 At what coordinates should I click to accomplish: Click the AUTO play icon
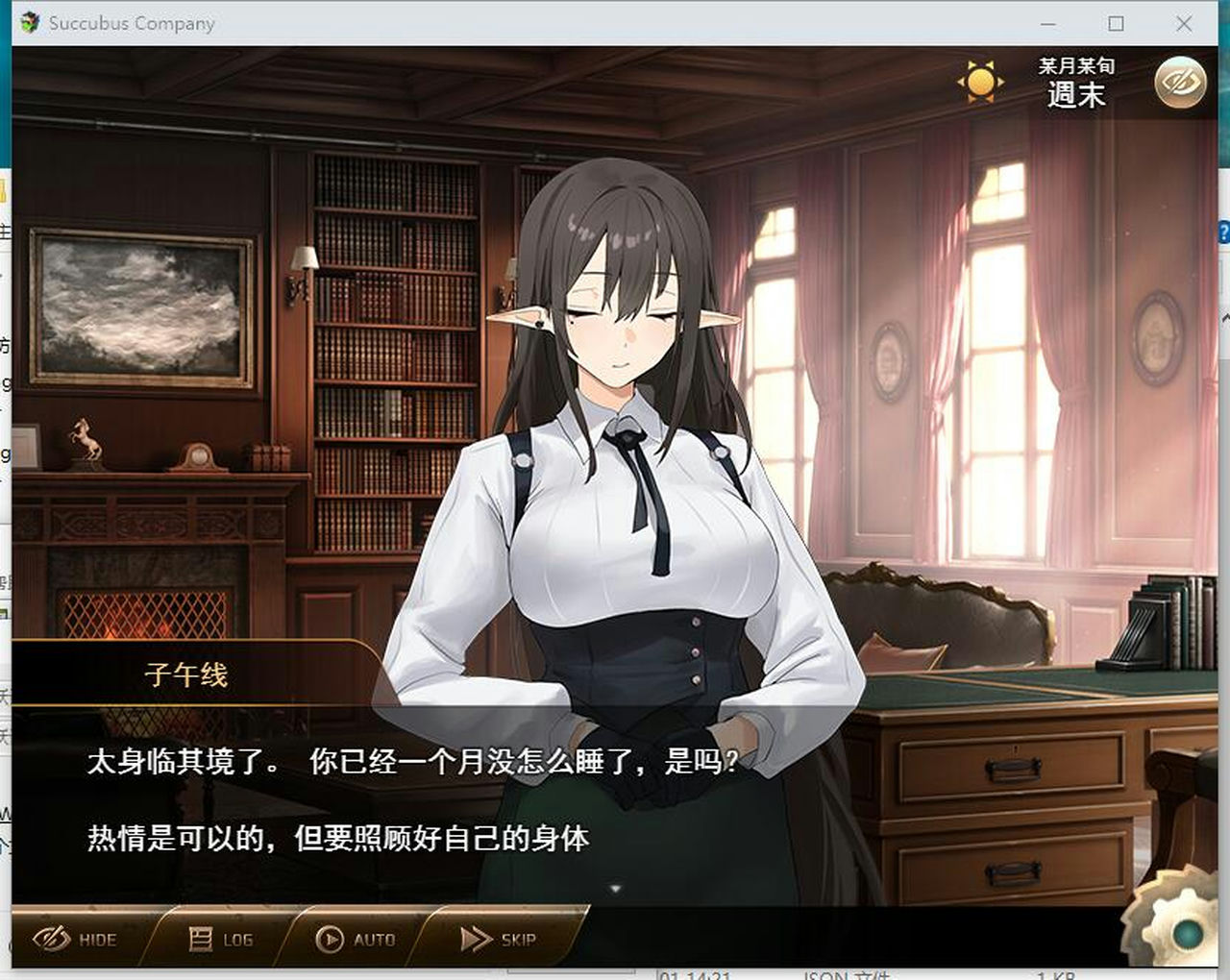pos(332,939)
